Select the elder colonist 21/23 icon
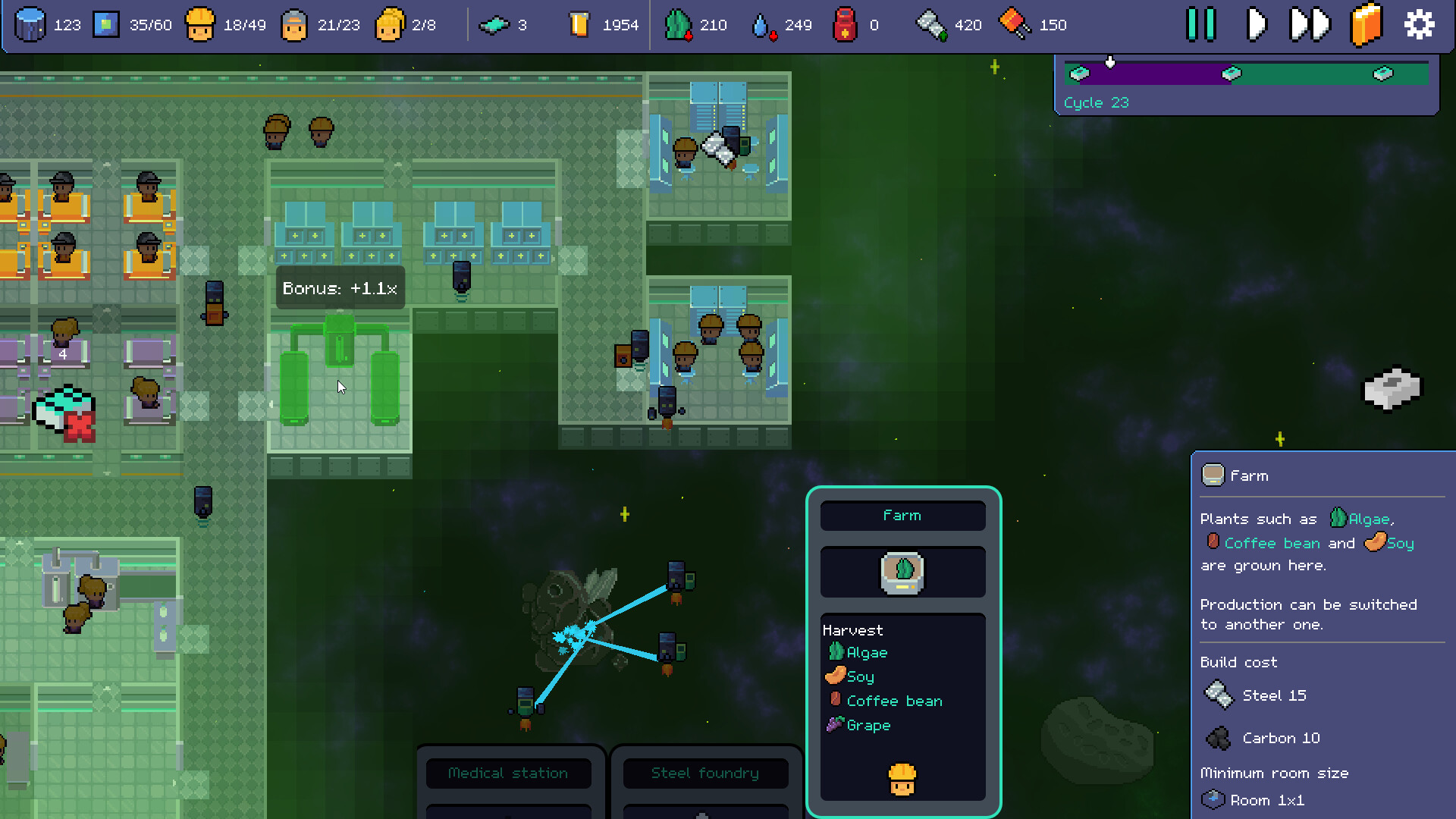 (294, 24)
